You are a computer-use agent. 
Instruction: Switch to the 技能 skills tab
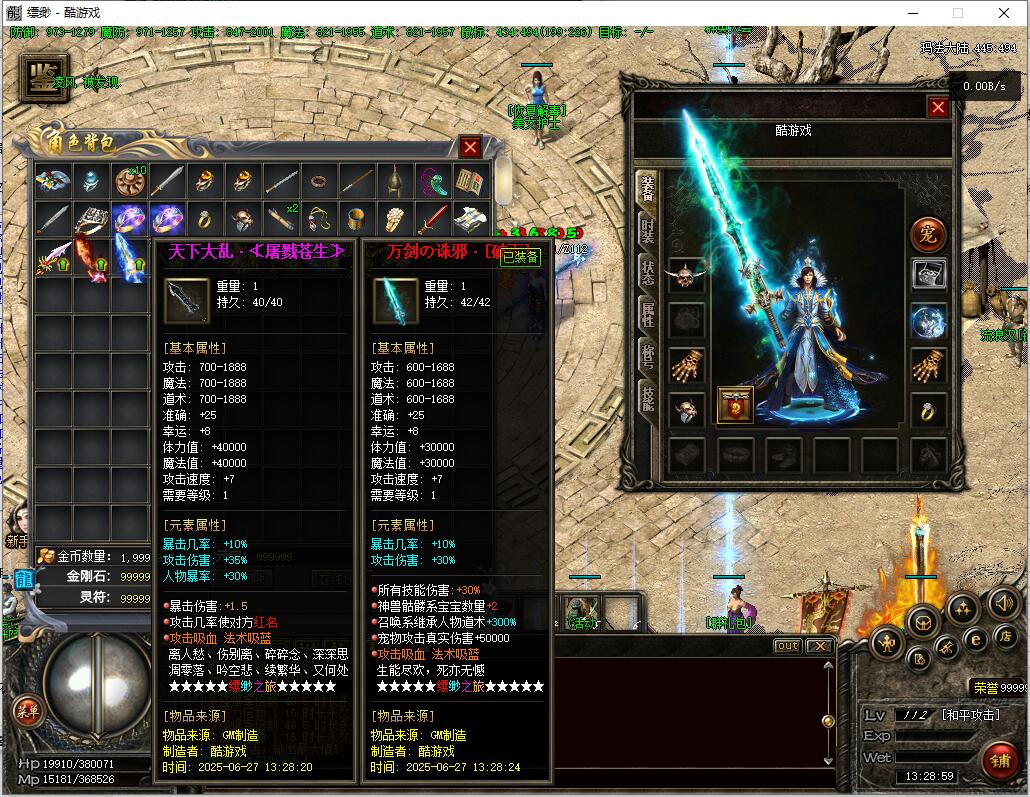(647, 404)
